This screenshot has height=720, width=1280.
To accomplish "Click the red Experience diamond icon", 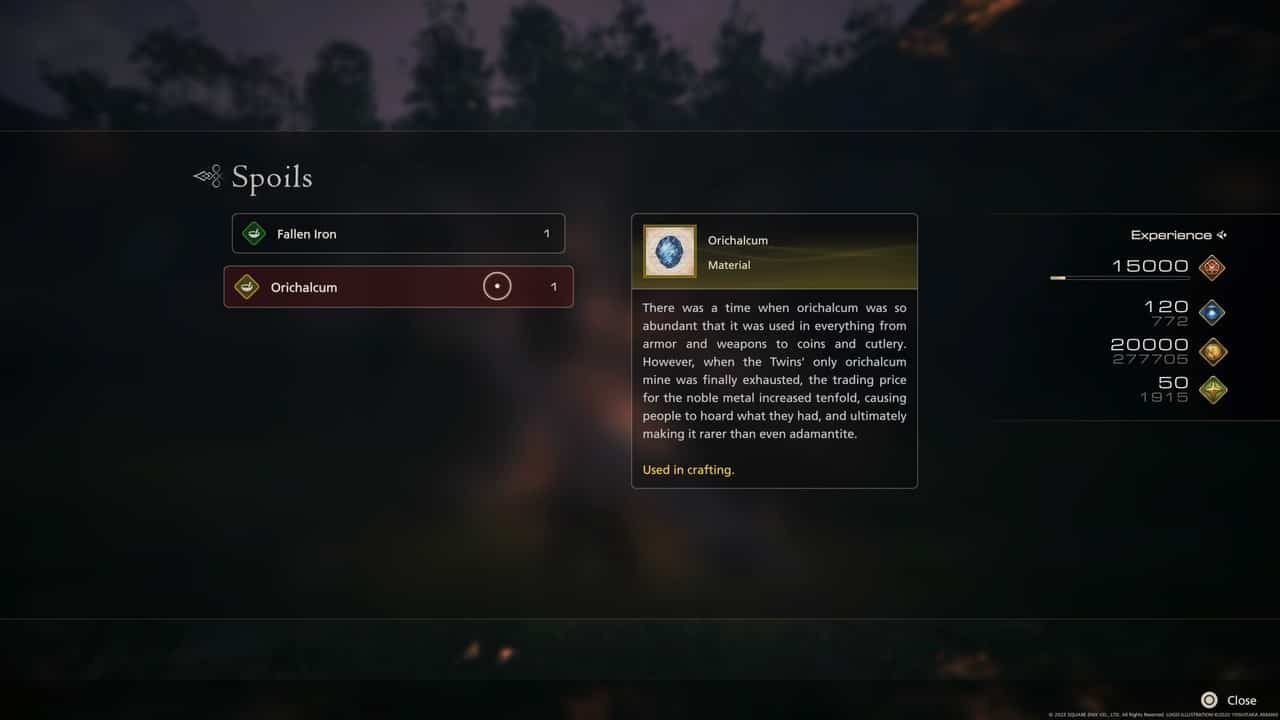I will point(1212,267).
